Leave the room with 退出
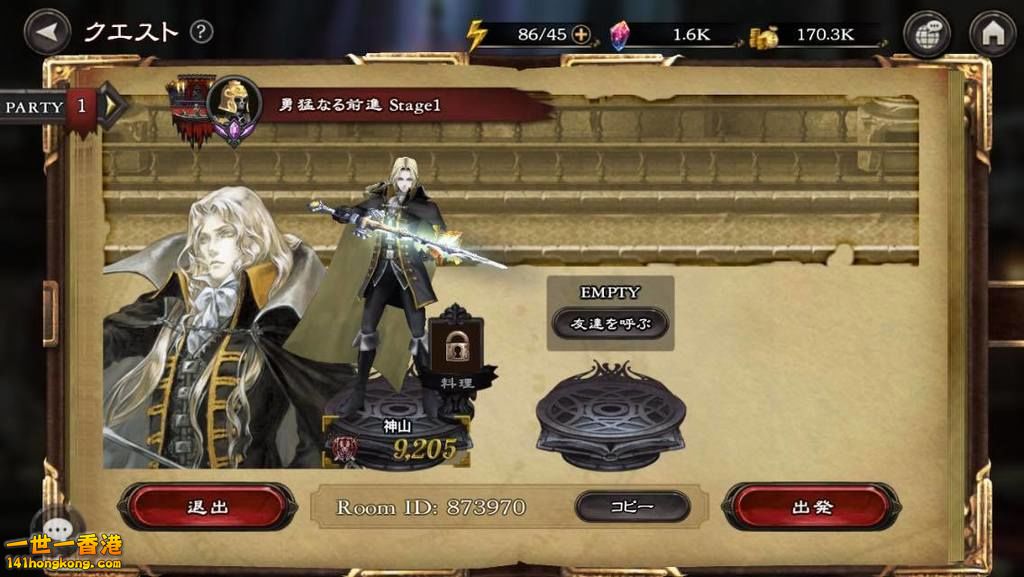 tap(209, 506)
